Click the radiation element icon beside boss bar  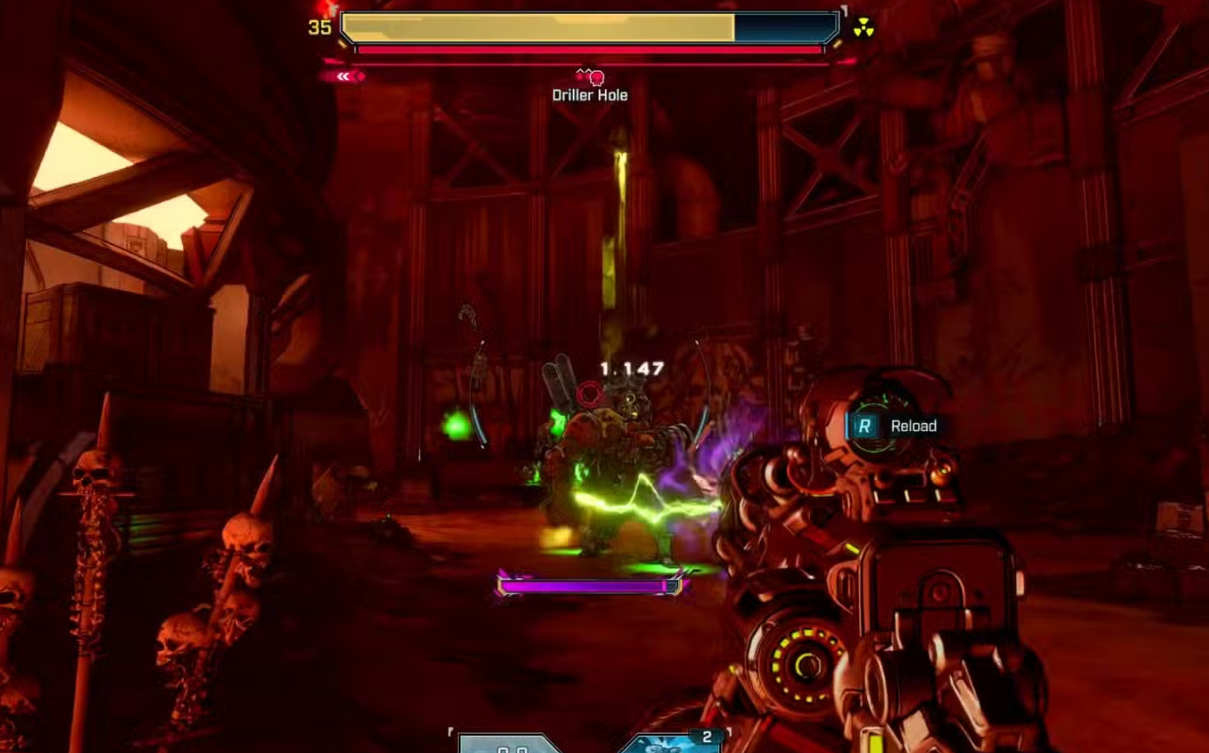click(863, 29)
